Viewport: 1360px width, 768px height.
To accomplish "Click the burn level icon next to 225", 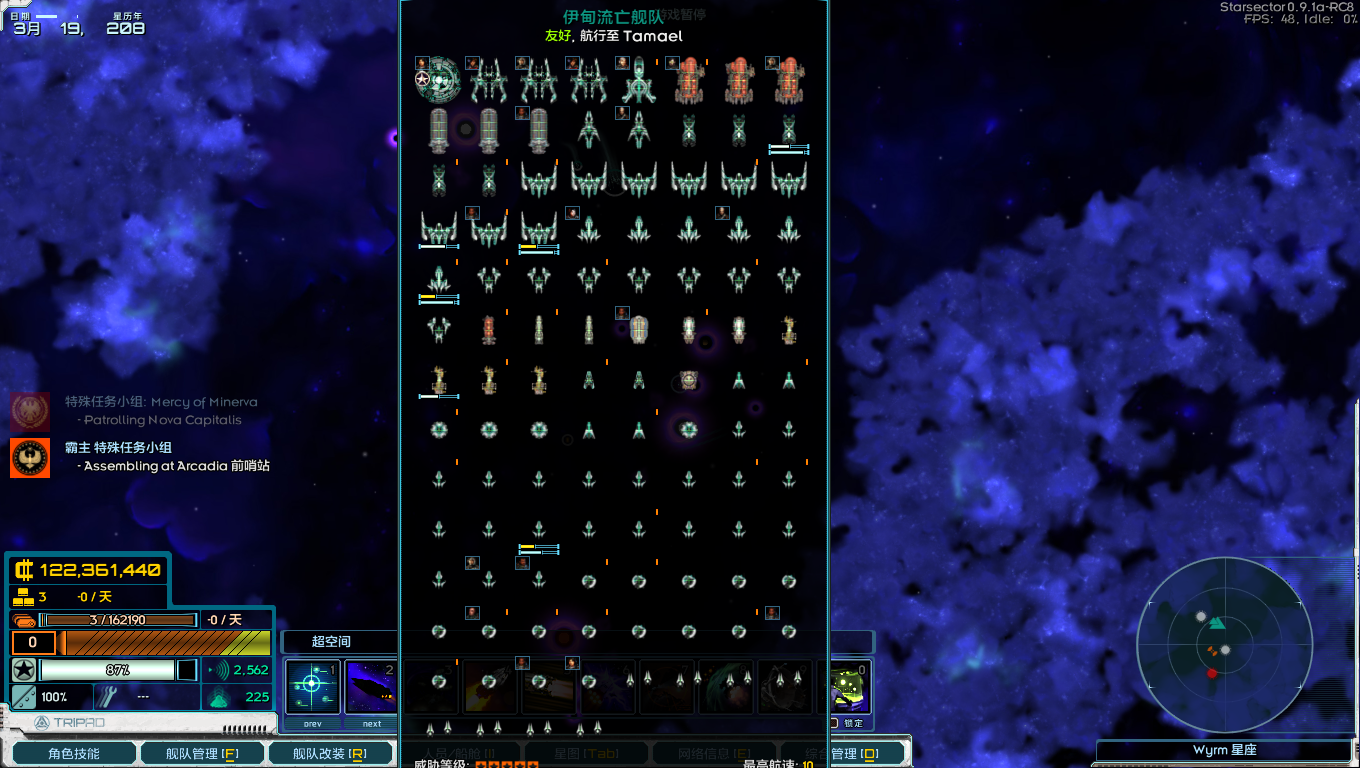I will pyautogui.click(x=216, y=696).
